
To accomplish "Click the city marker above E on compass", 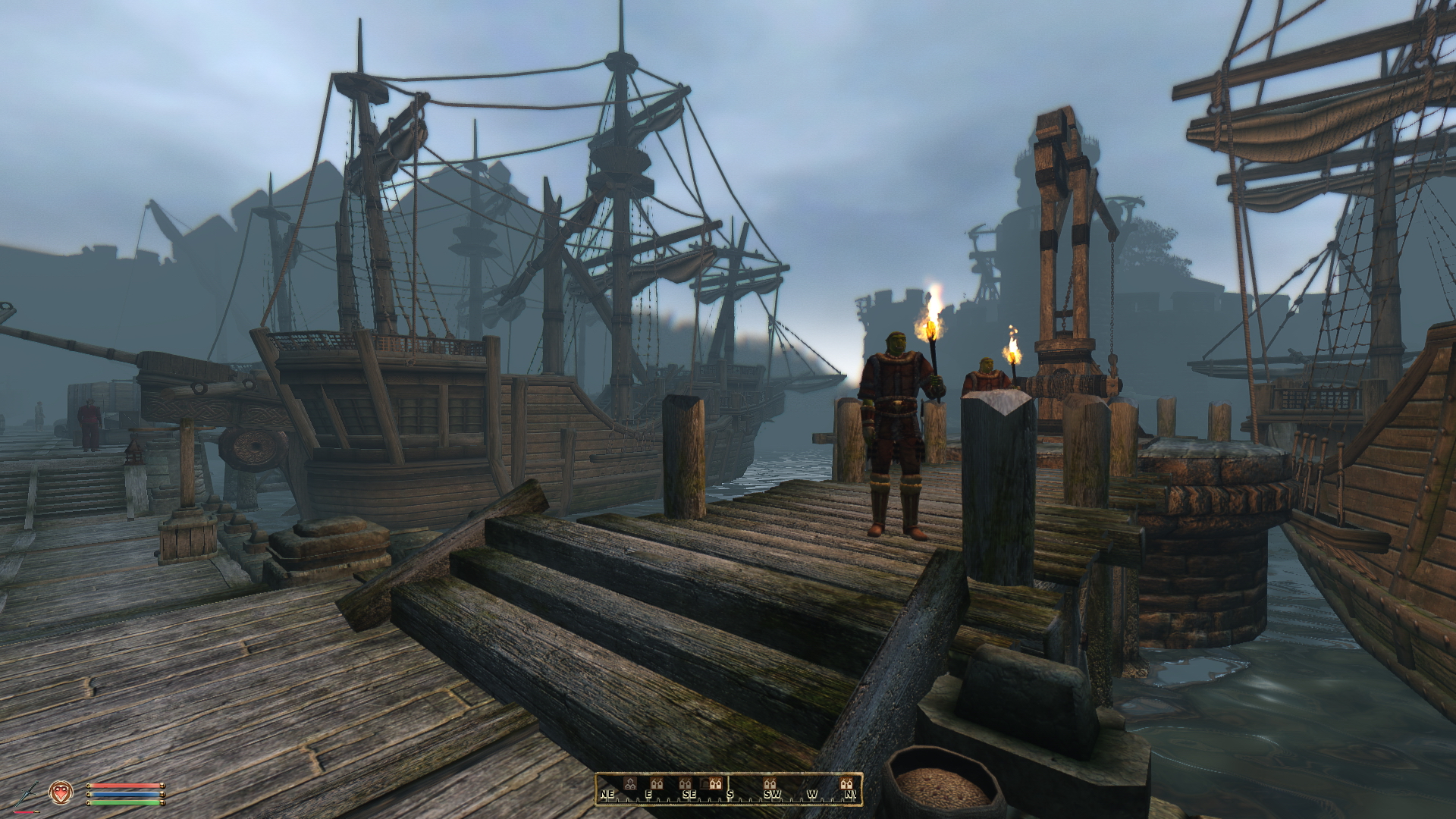I will click(657, 783).
